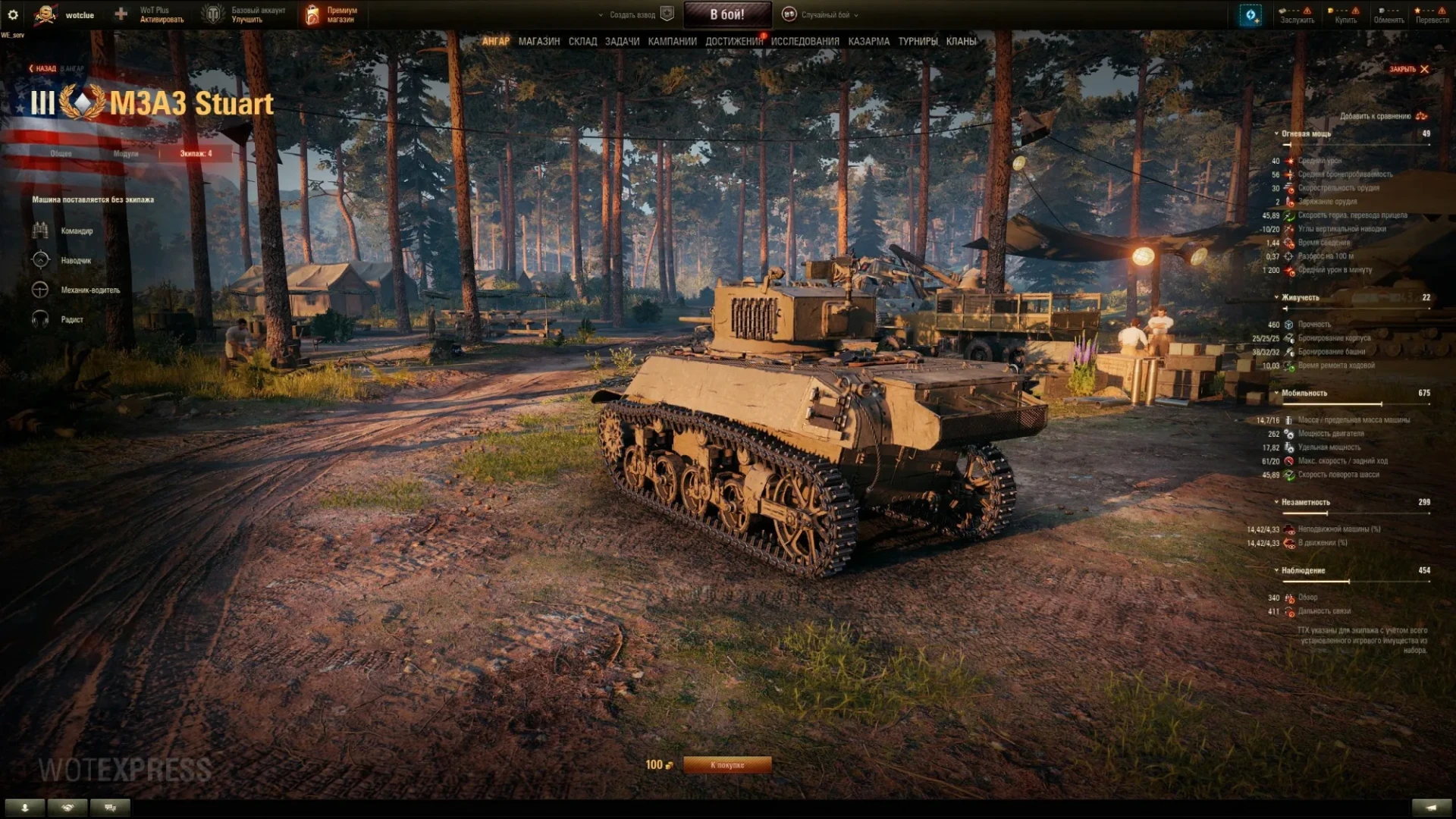Switch to the «Модули» vehicle tab
The width and height of the screenshot is (1456, 819).
pyautogui.click(x=126, y=154)
